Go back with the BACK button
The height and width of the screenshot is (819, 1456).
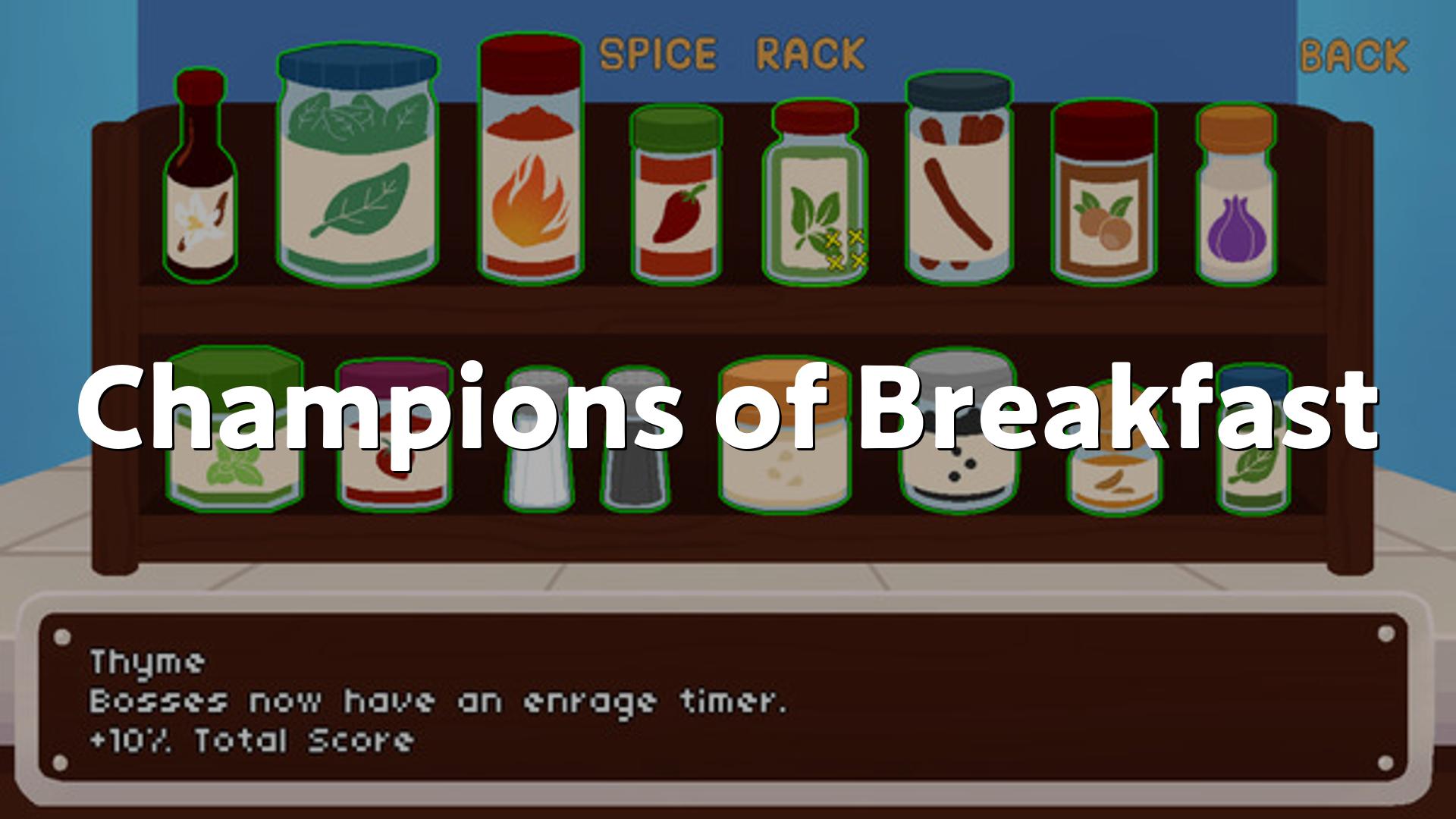[1354, 56]
